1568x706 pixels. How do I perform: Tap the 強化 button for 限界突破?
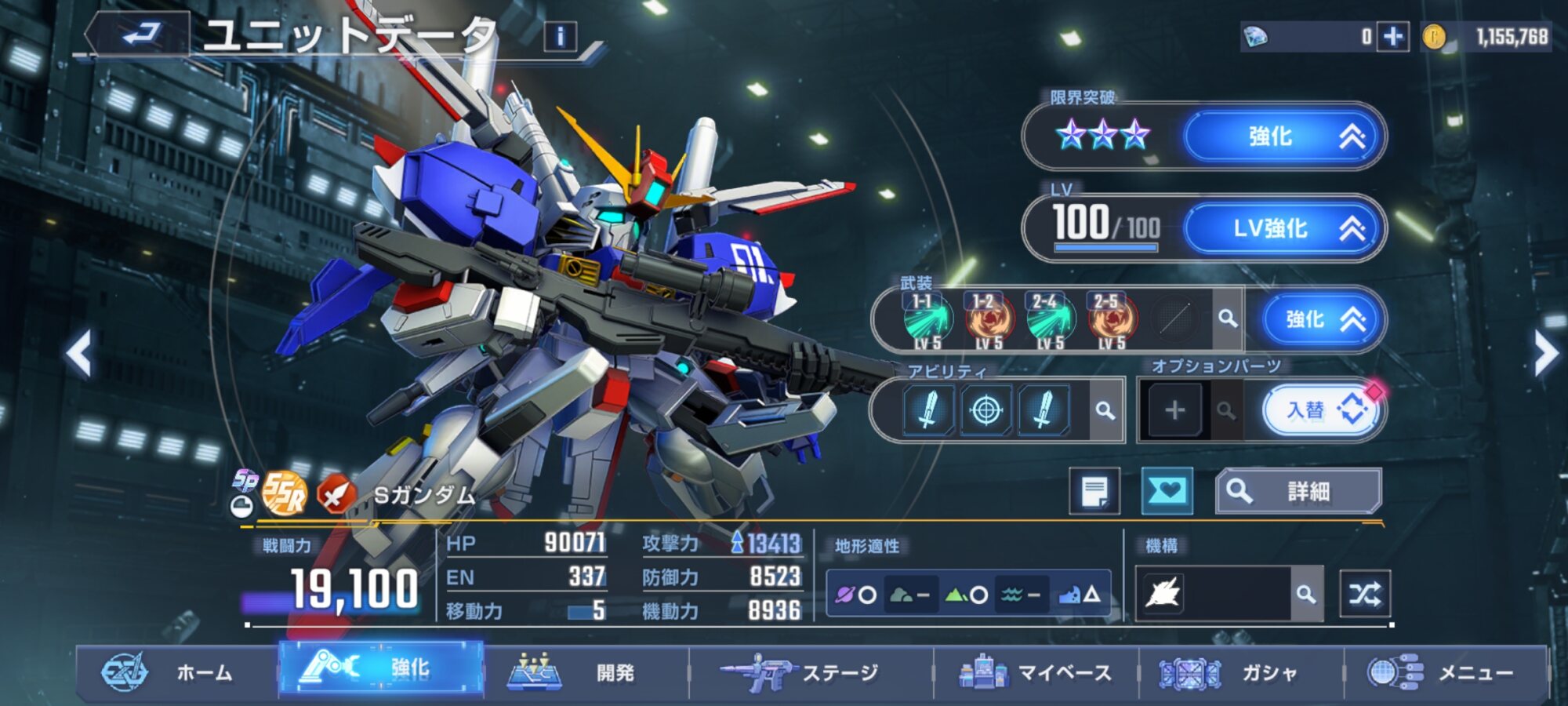coord(1282,136)
